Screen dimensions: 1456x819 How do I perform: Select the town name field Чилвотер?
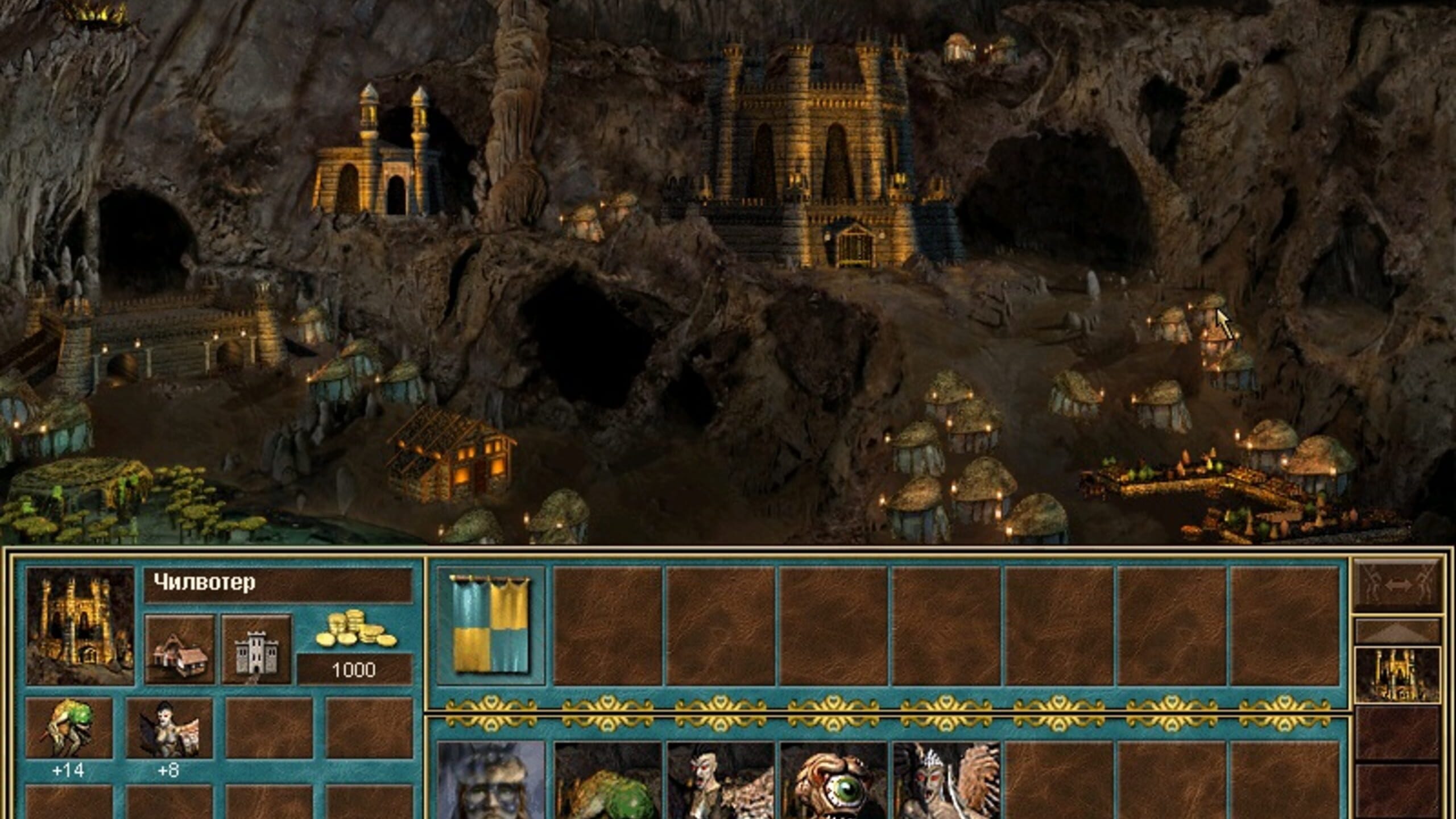(x=278, y=584)
